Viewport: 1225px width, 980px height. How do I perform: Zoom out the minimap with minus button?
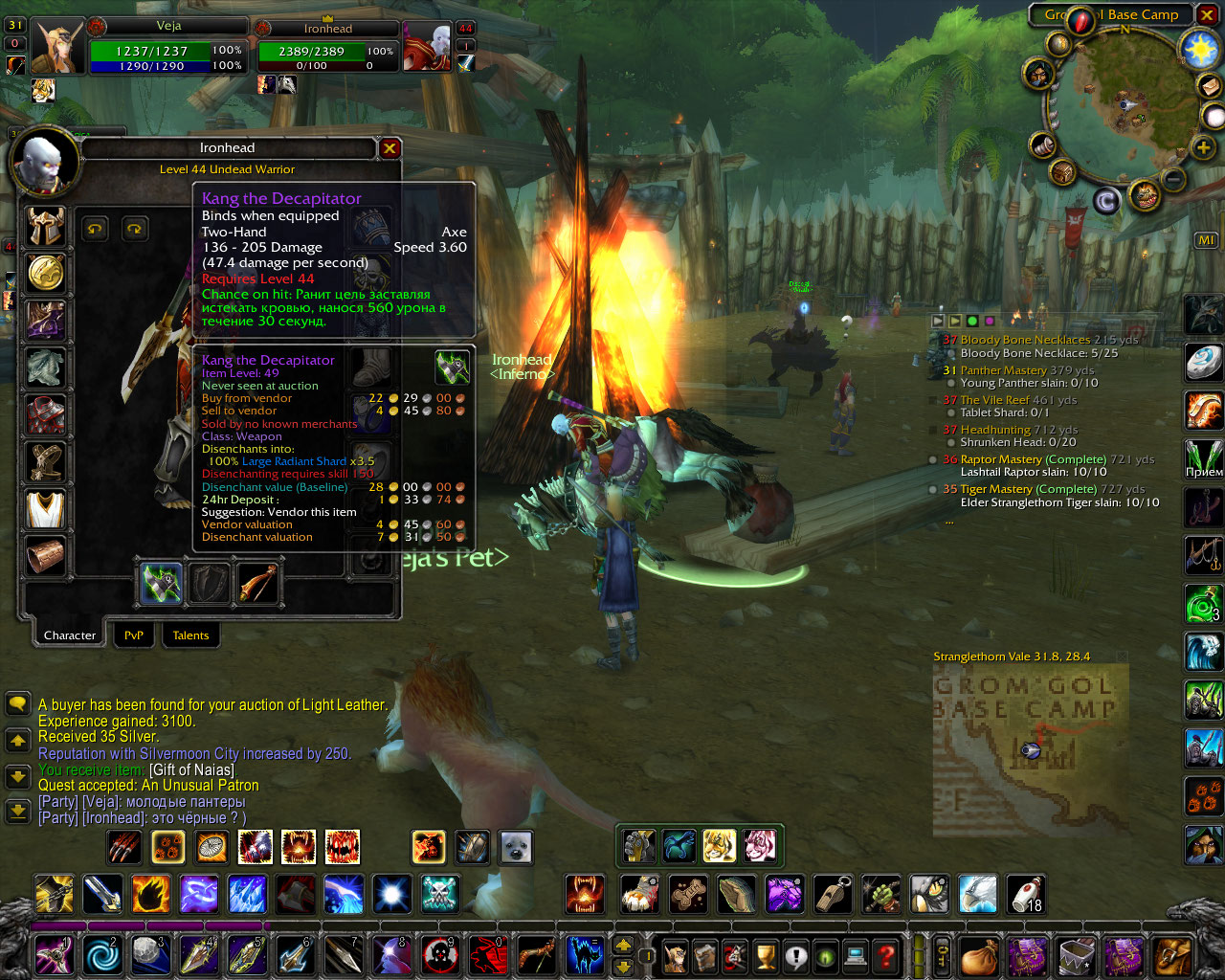1173,179
